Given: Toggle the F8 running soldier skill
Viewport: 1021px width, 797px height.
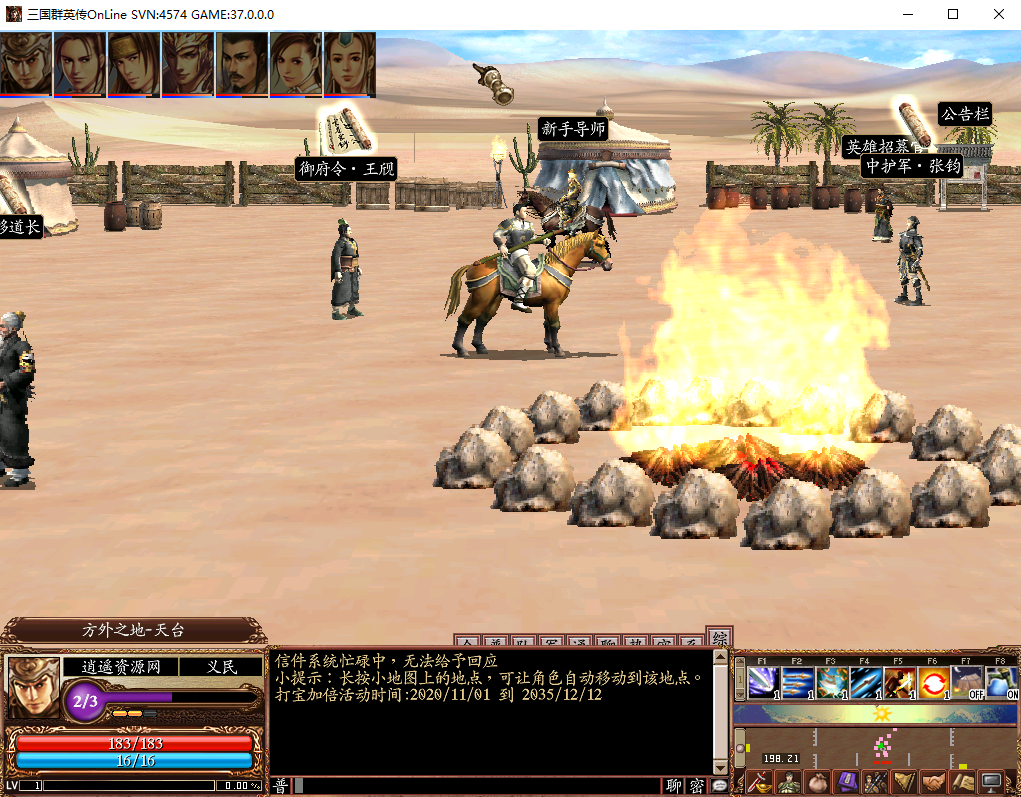Looking at the screenshot, I should (1001, 682).
